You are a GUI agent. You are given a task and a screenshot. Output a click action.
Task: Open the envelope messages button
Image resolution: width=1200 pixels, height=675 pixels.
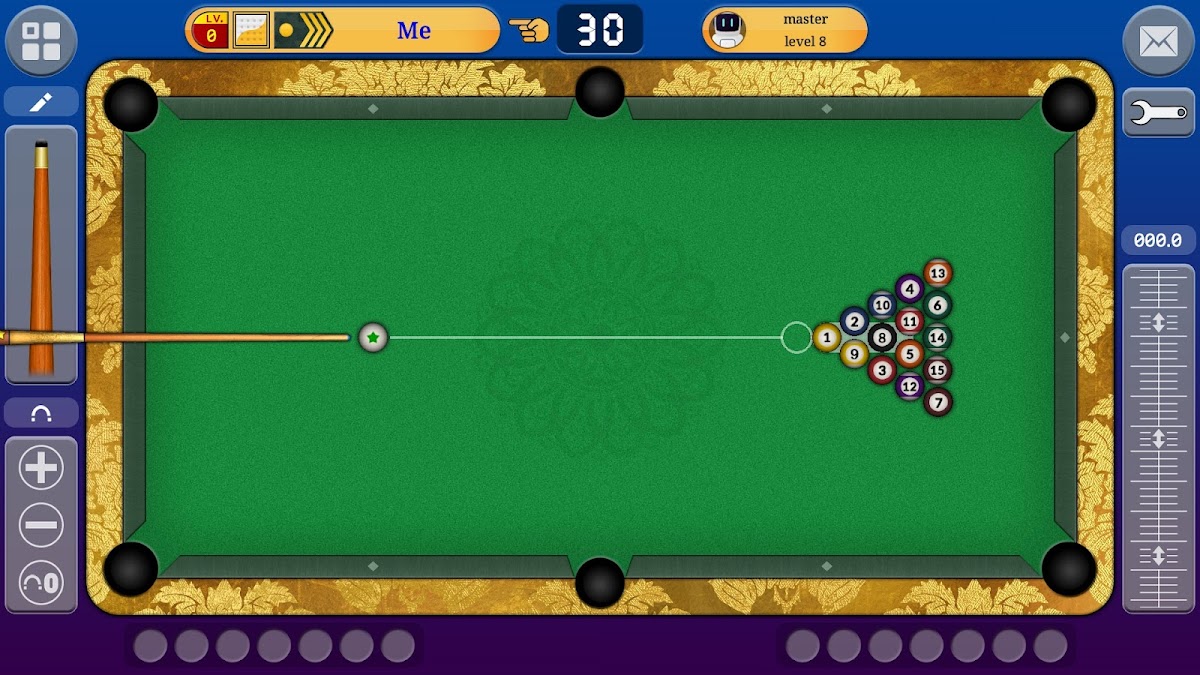[1158, 41]
